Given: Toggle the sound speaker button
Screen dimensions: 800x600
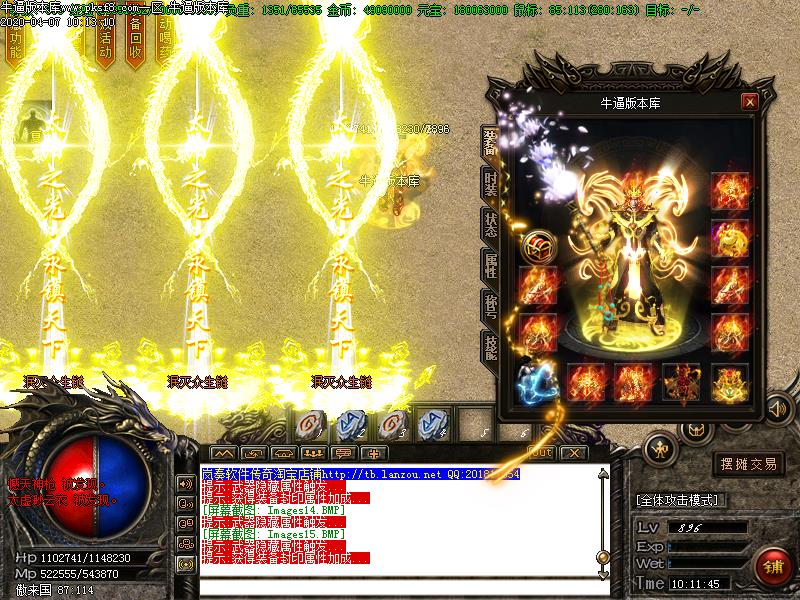Looking at the screenshot, I should (776, 408).
